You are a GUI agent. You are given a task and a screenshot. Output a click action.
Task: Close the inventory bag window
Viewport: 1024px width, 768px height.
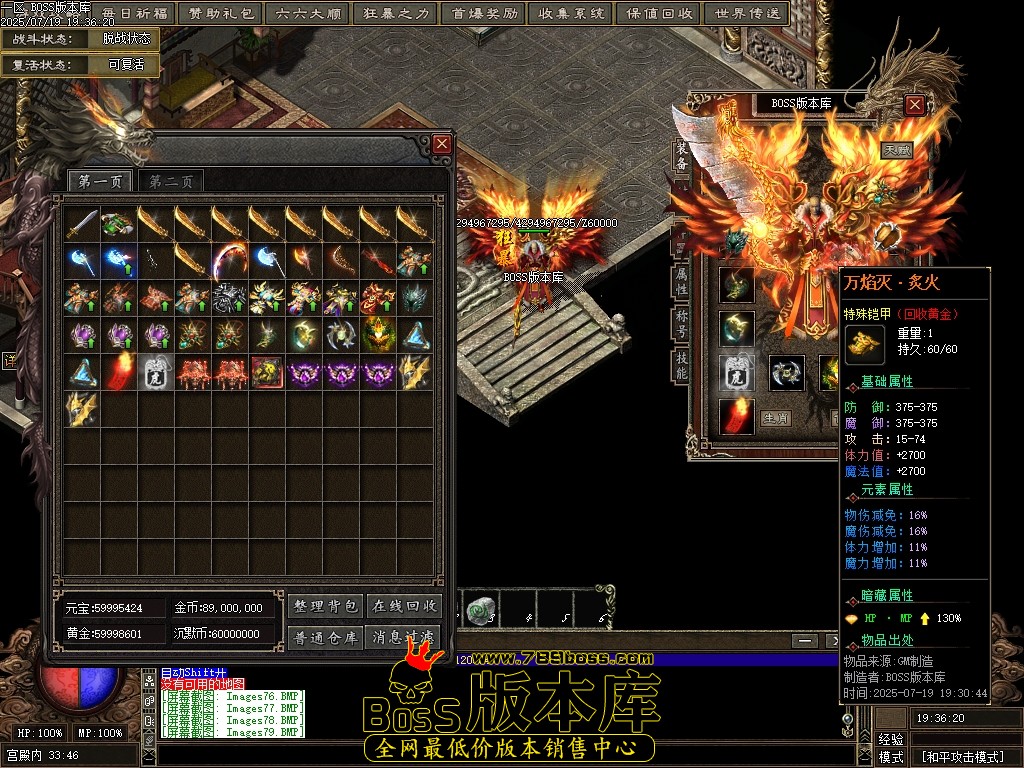442,144
